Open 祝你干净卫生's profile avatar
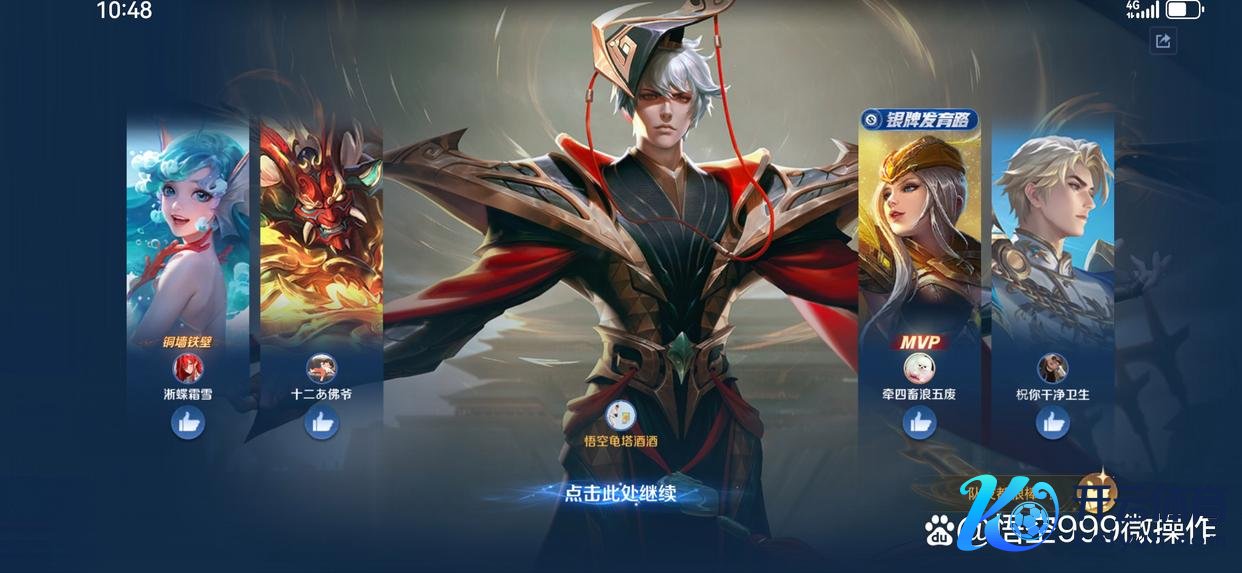 coord(1052,368)
